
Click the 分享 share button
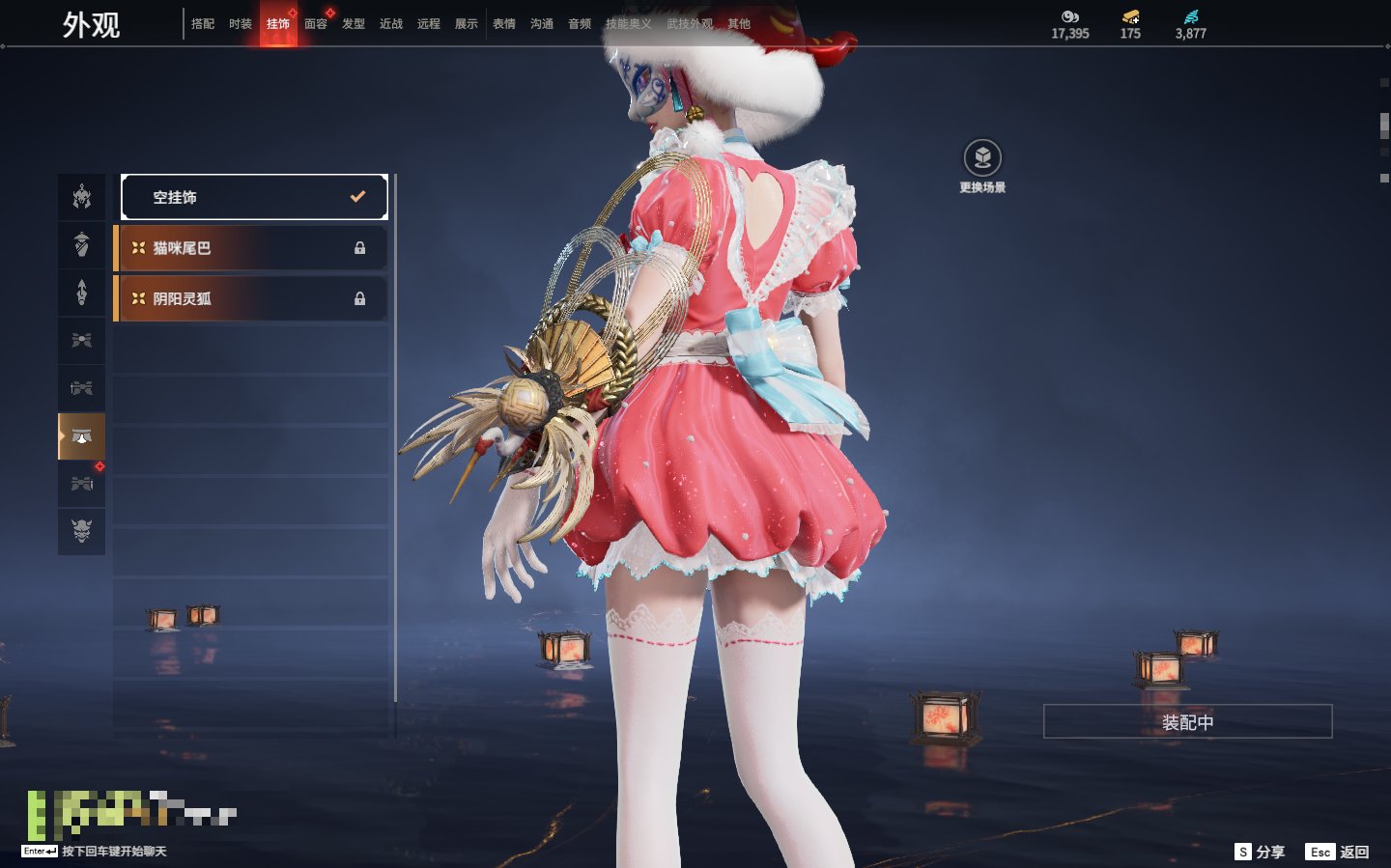pyautogui.click(x=1261, y=852)
